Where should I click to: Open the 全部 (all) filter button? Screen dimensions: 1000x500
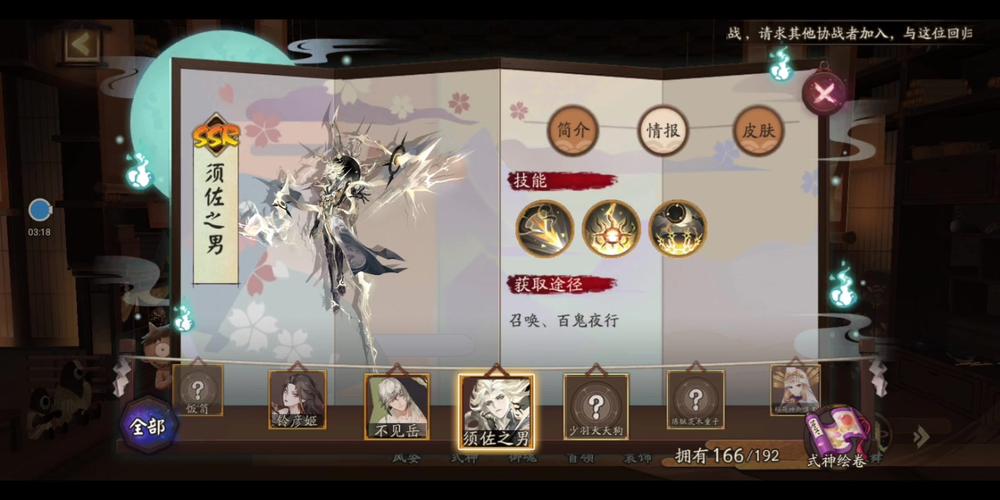149,424
